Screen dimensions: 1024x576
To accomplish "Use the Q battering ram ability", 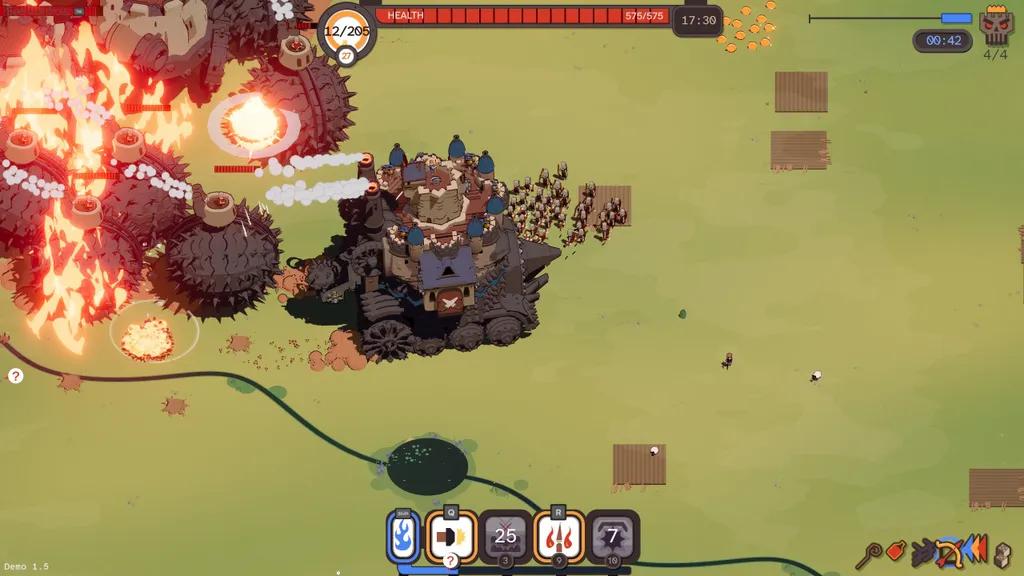I will (451, 537).
